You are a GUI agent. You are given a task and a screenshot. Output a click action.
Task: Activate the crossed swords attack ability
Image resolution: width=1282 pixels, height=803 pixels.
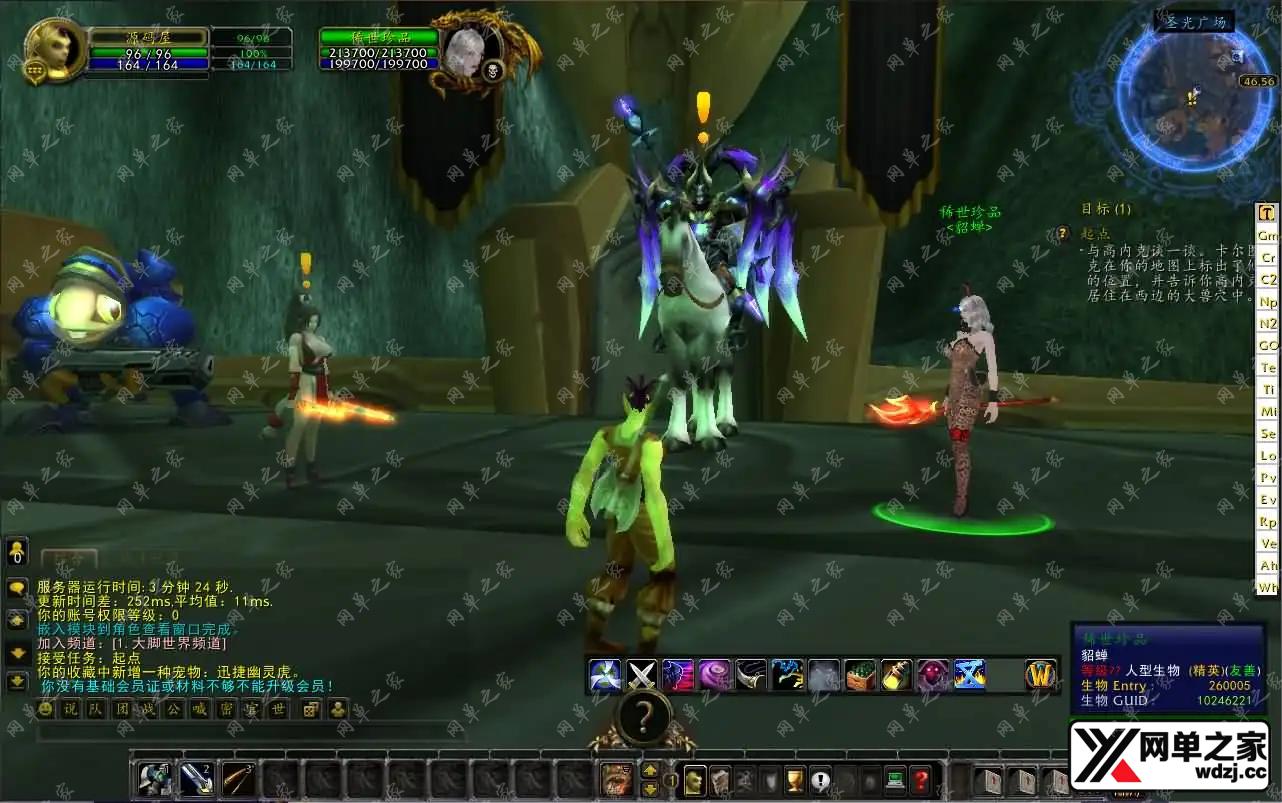pos(642,675)
